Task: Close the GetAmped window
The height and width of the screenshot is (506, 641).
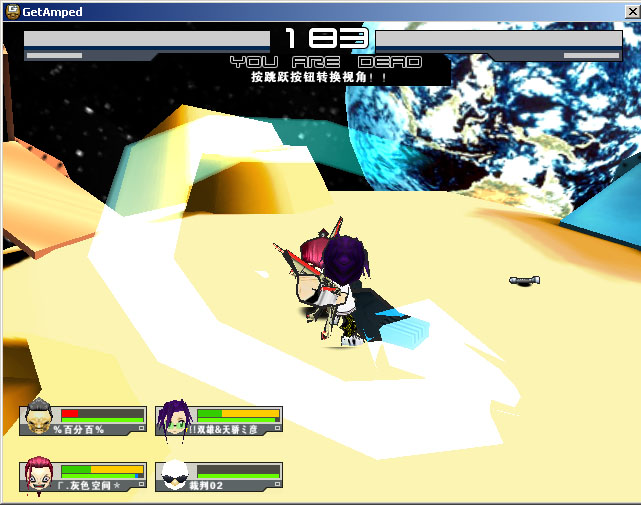Action: 629,12
